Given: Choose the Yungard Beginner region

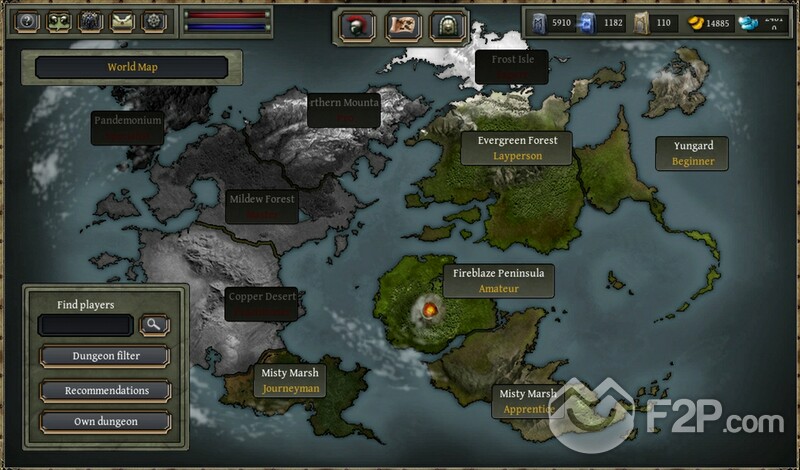Looking at the screenshot, I should coord(692,153).
